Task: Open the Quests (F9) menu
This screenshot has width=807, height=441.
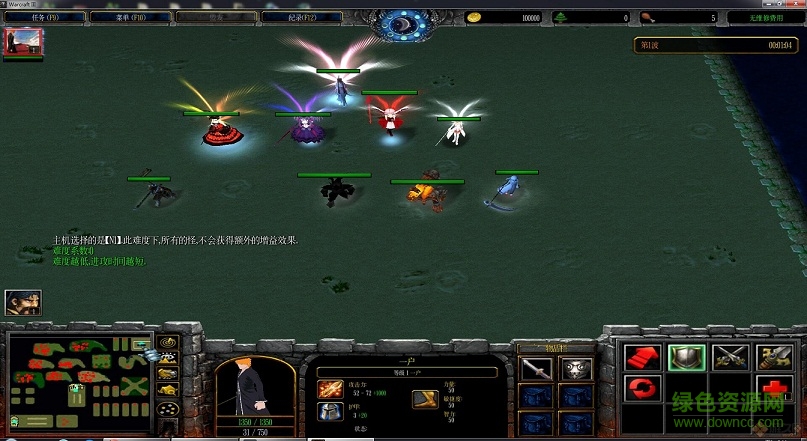Action: point(37,17)
